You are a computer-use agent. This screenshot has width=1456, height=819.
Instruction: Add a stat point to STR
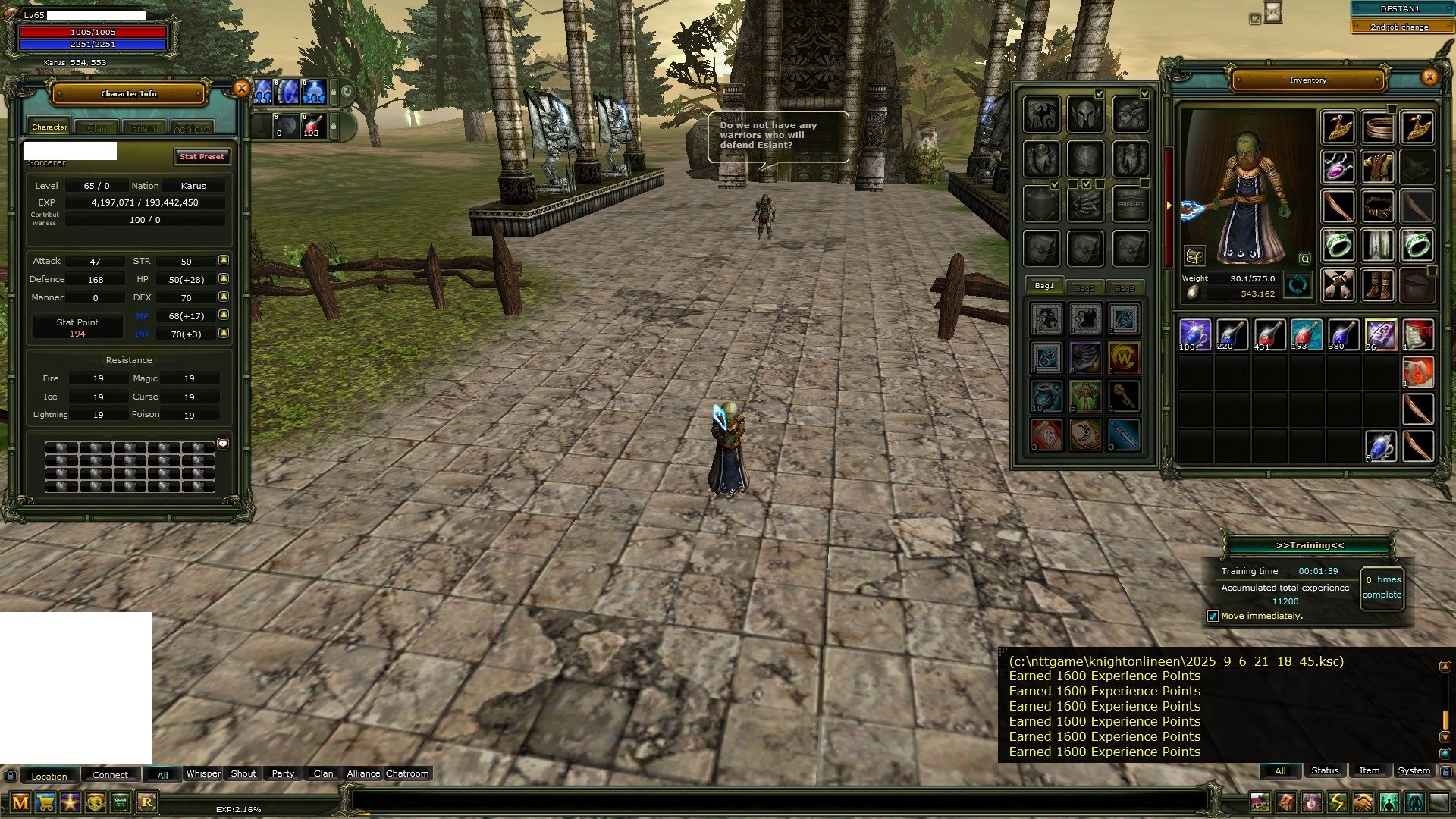tap(224, 260)
